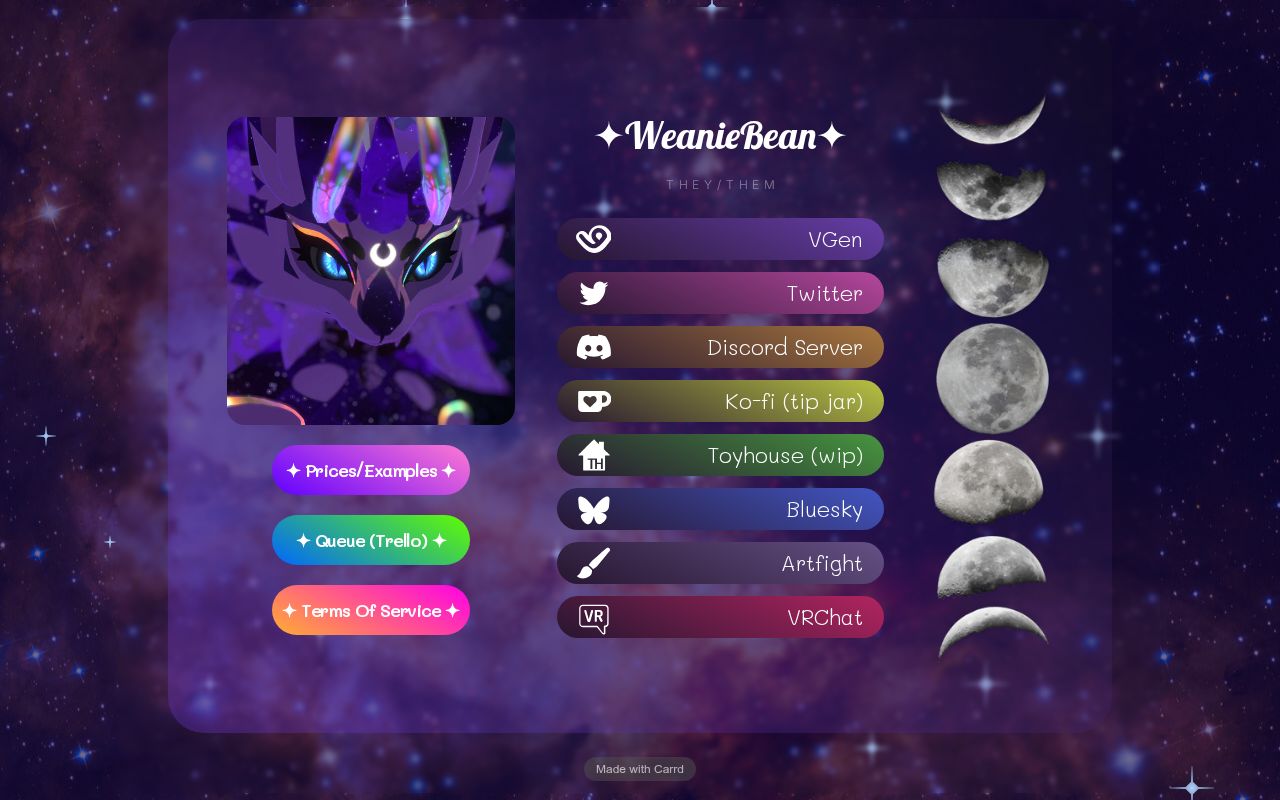Image resolution: width=1280 pixels, height=800 pixels.
Task: Click the Toyhouse TH house icon
Action: pyautogui.click(x=593, y=455)
